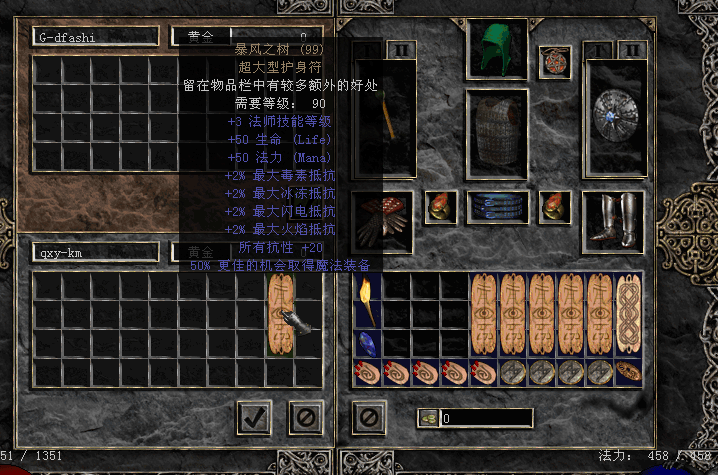The width and height of the screenshot is (718, 475).
Task: Select the amulet equipment slot
Action: click(554, 62)
